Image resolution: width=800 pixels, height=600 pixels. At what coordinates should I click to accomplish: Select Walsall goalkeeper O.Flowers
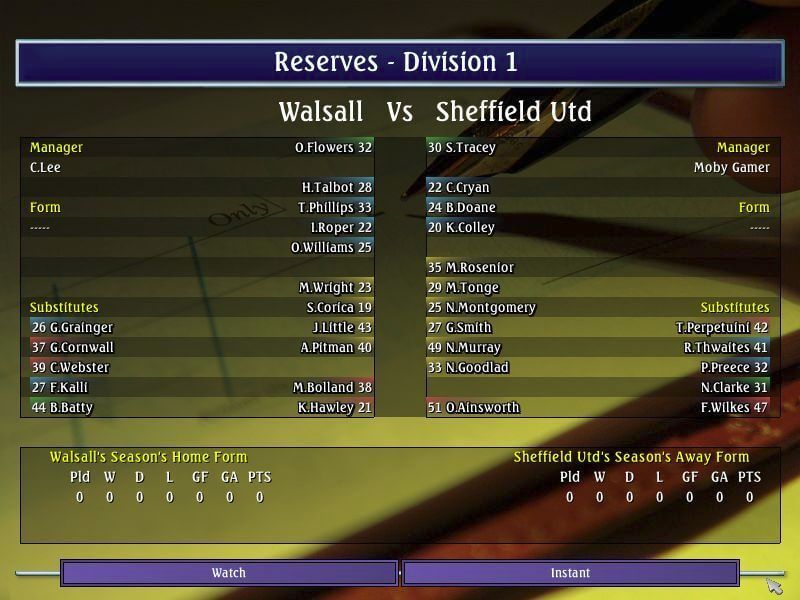coord(333,148)
